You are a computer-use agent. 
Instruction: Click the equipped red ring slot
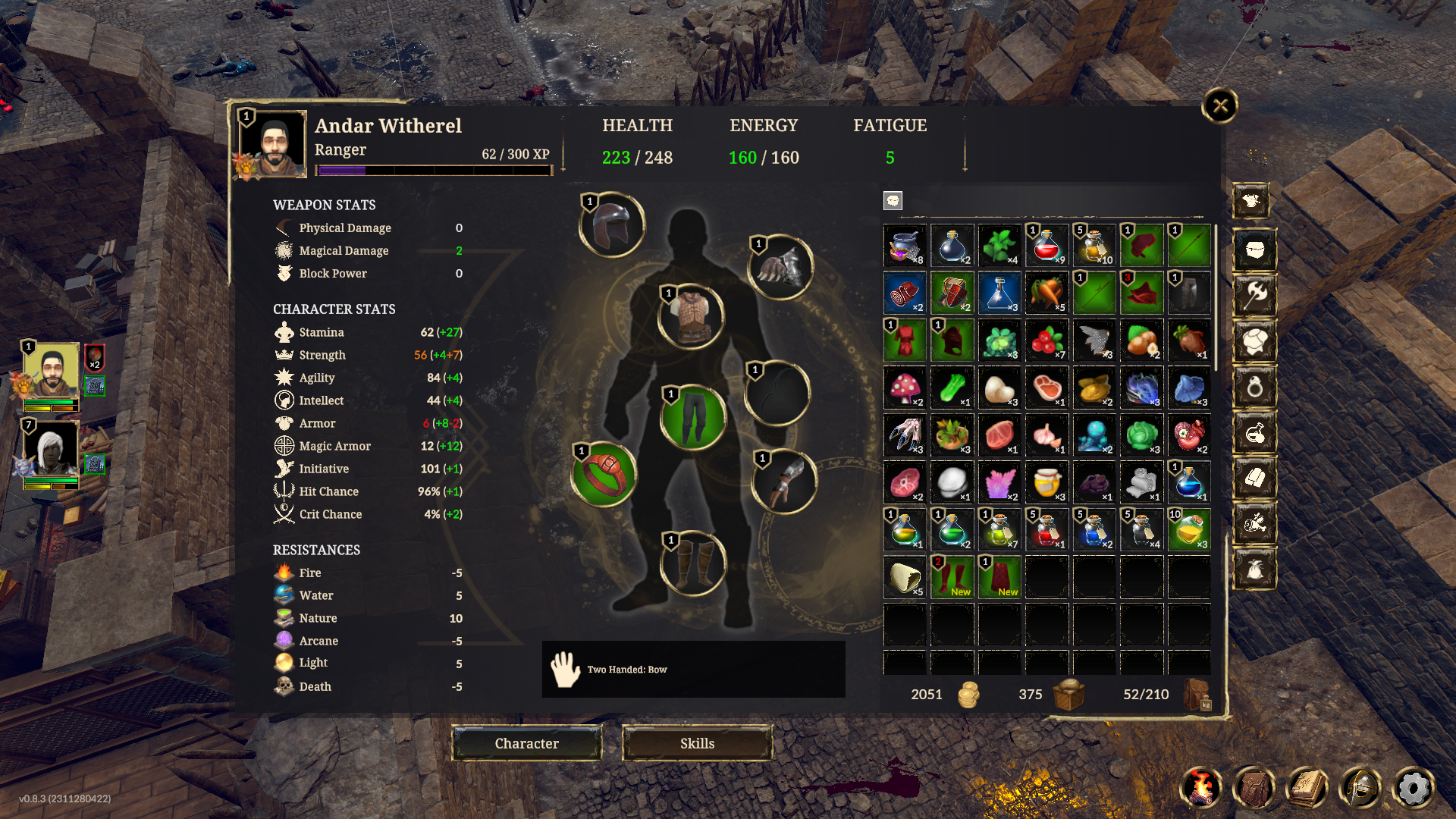[x=604, y=475]
